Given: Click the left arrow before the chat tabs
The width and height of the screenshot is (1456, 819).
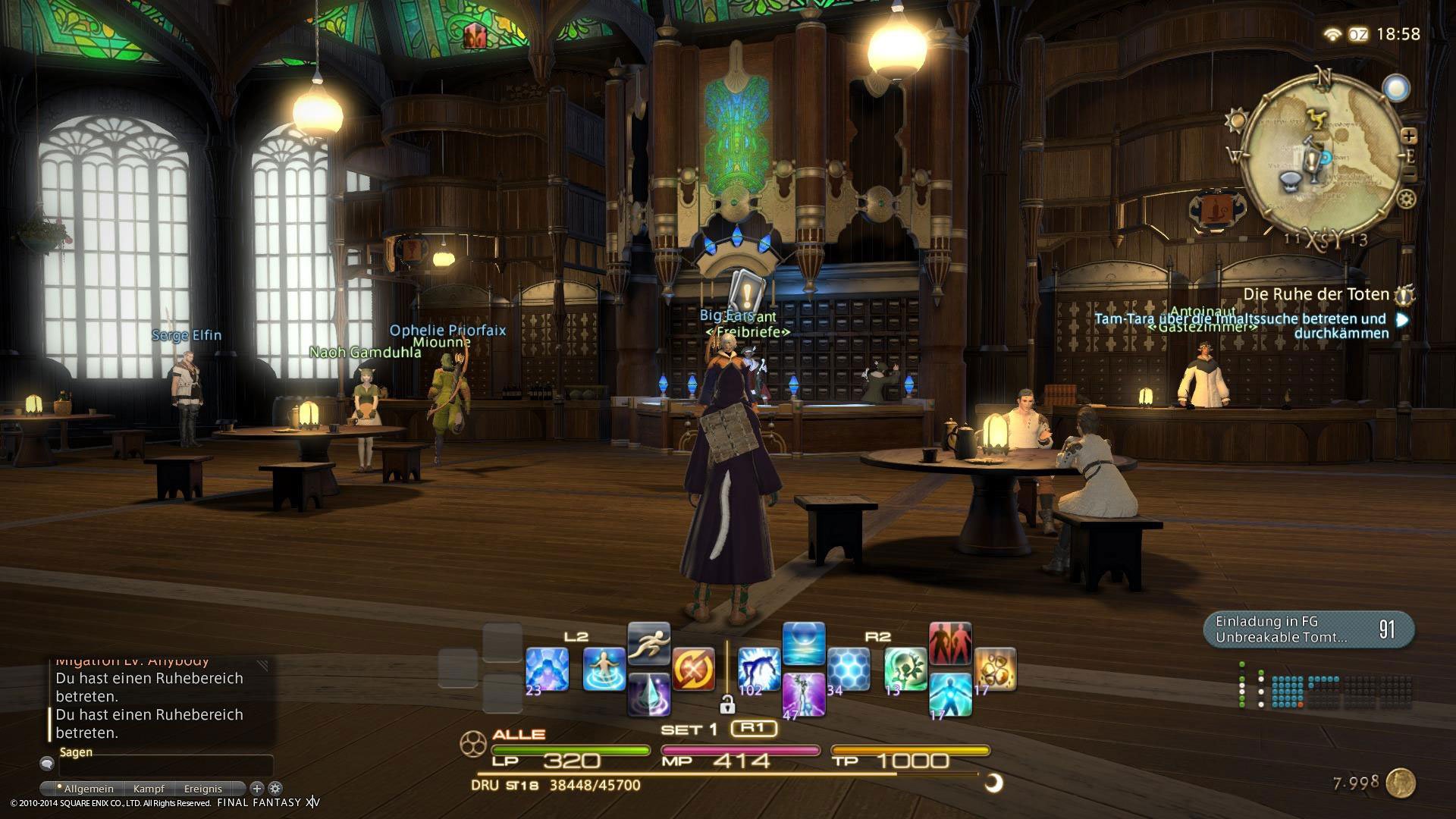Looking at the screenshot, I should point(46,789).
